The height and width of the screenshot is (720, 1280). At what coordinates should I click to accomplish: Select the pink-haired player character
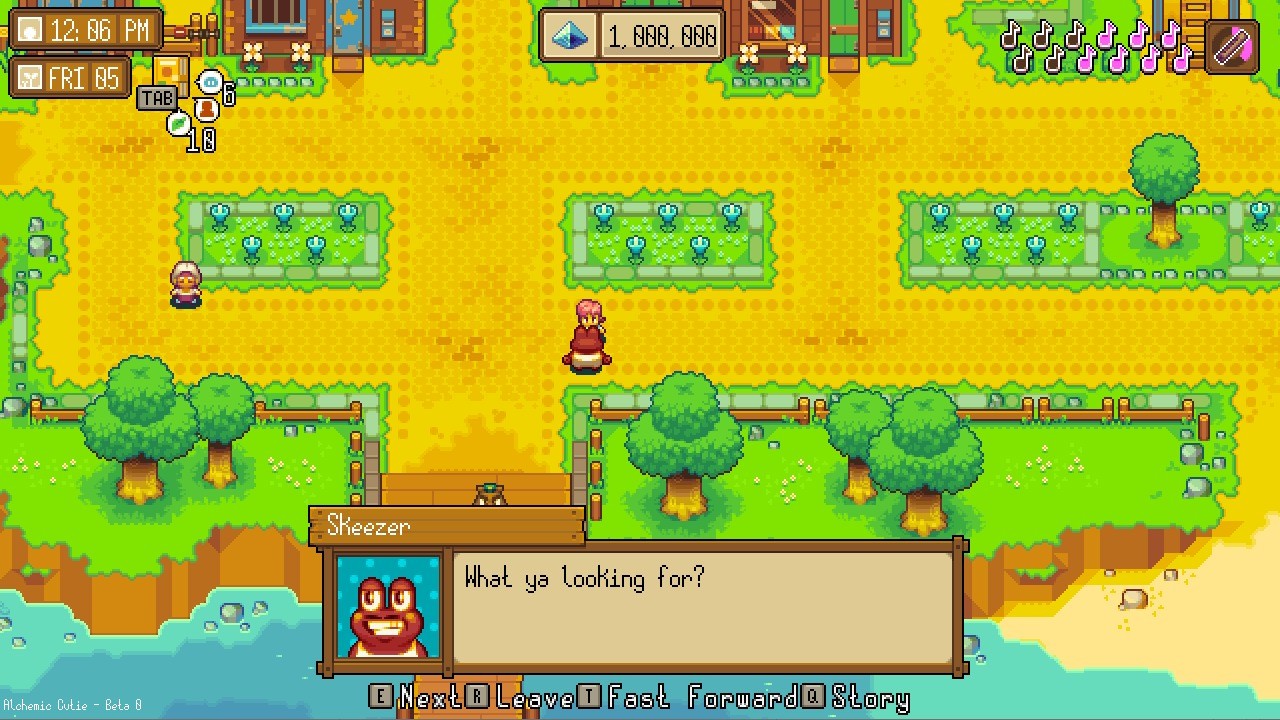point(587,335)
